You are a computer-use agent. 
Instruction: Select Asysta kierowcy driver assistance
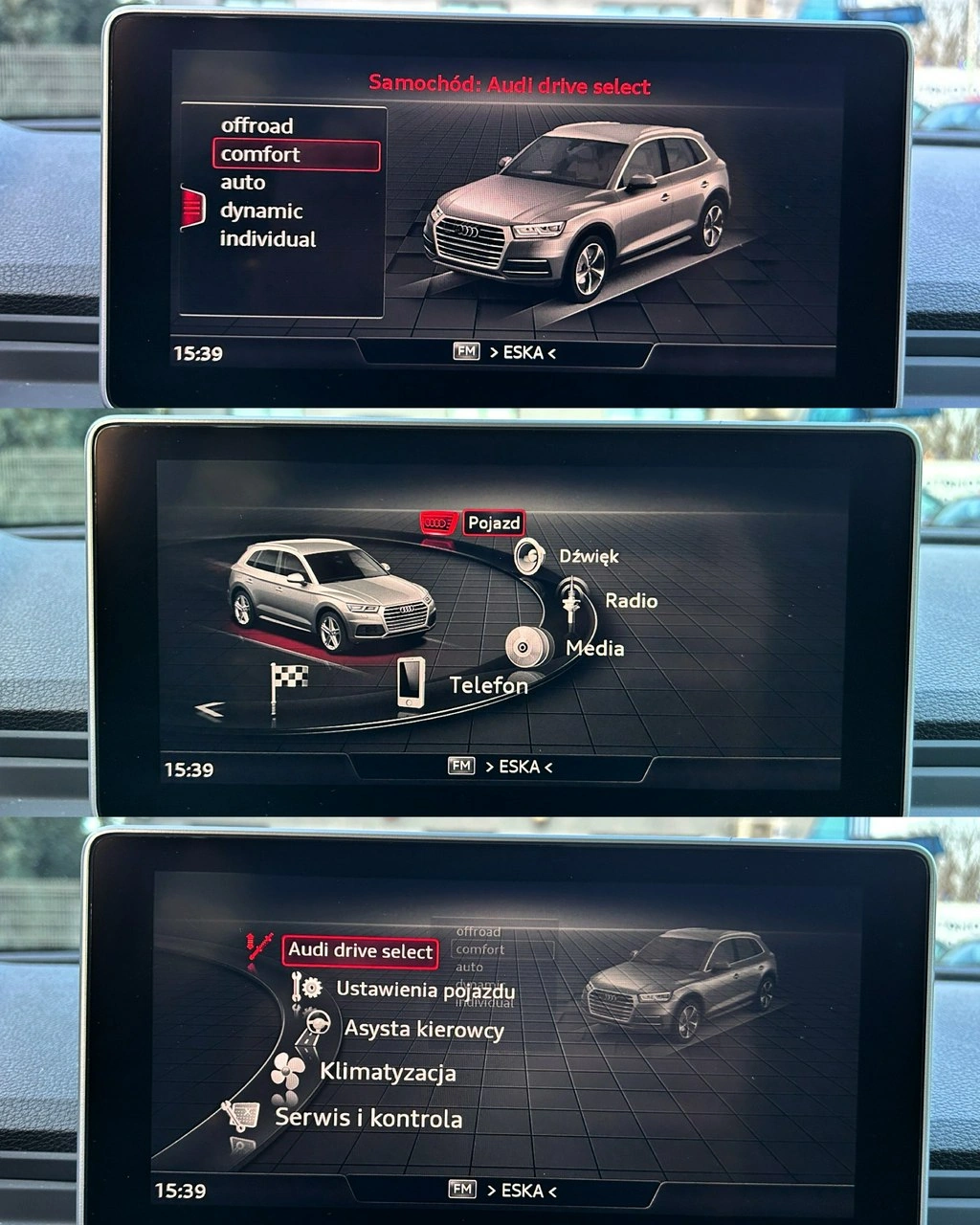pos(424,1030)
